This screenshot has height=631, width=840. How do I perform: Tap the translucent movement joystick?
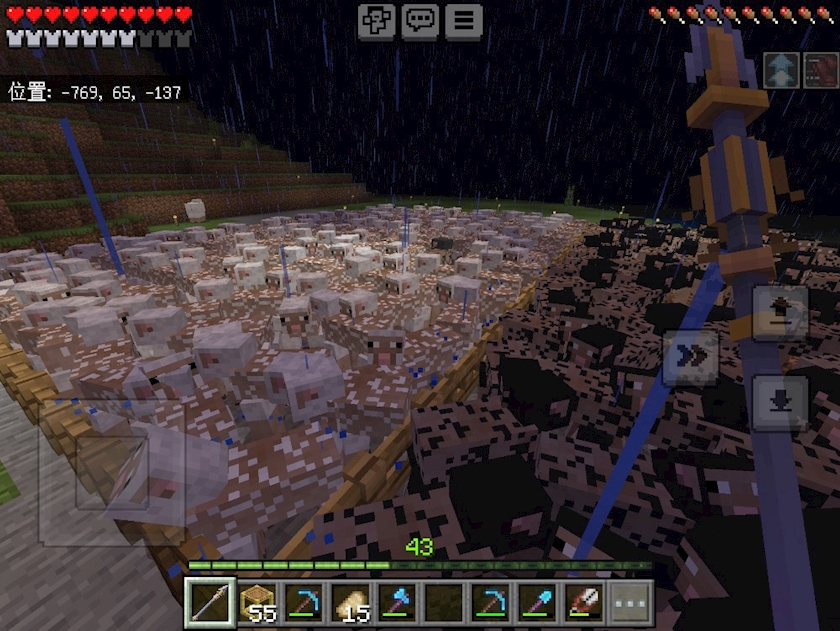point(112,471)
